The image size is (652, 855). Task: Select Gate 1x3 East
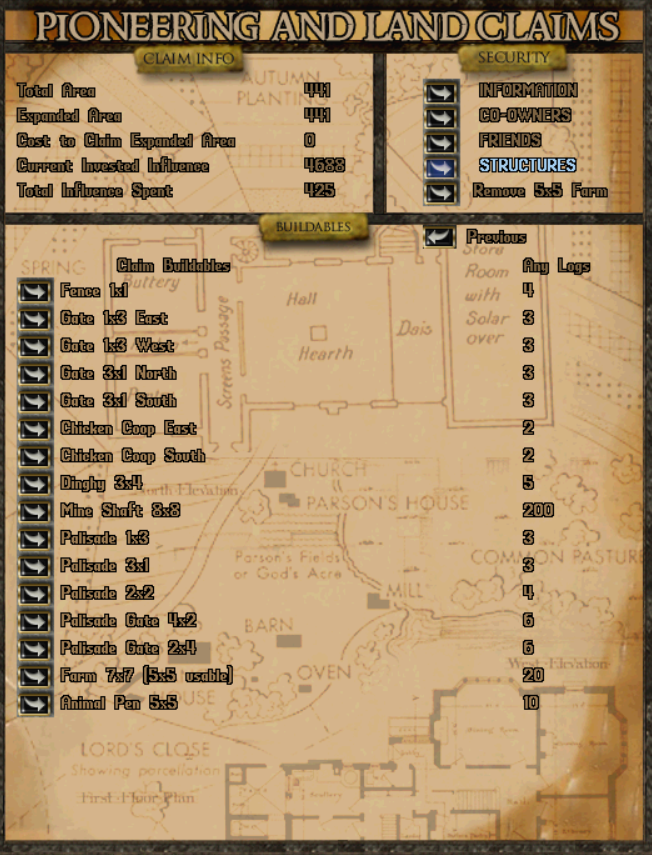coord(35,320)
